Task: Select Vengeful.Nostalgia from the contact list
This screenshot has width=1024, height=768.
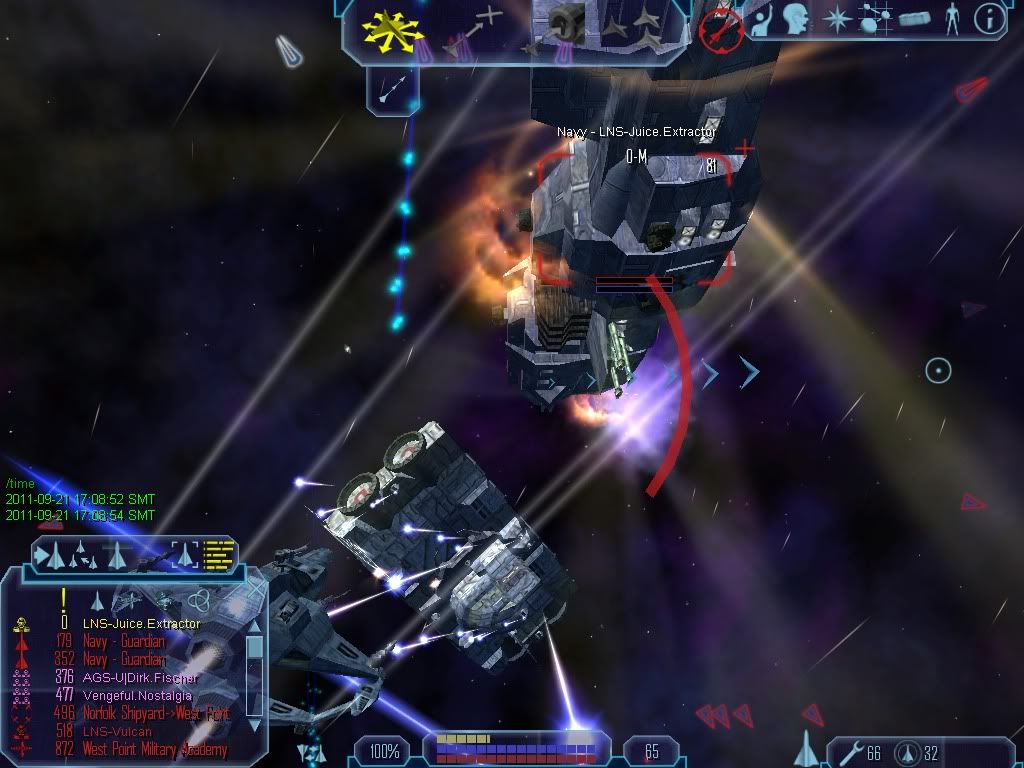Action: point(137,695)
